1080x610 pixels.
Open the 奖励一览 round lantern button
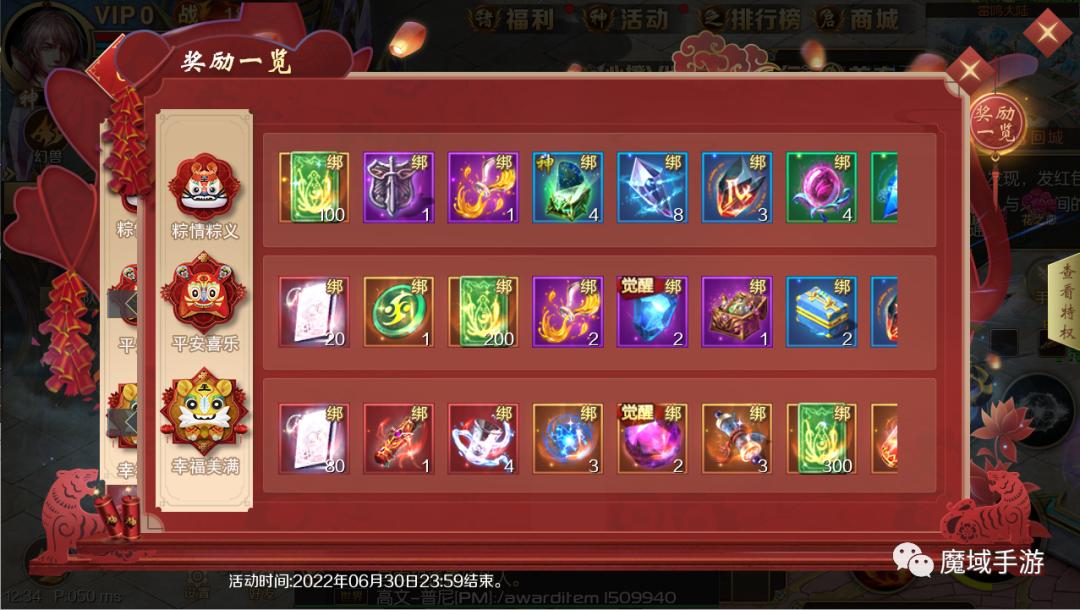click(x=996, y=123)
